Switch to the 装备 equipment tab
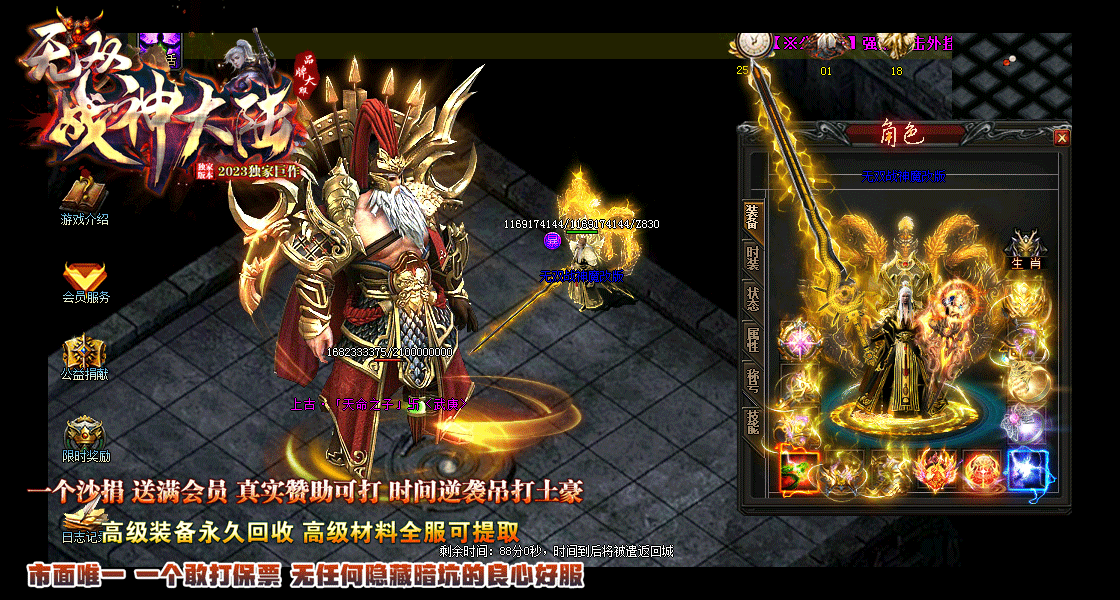Image resolution: width=1120 pixels, height=600 pixels. (x=752, y=217)
